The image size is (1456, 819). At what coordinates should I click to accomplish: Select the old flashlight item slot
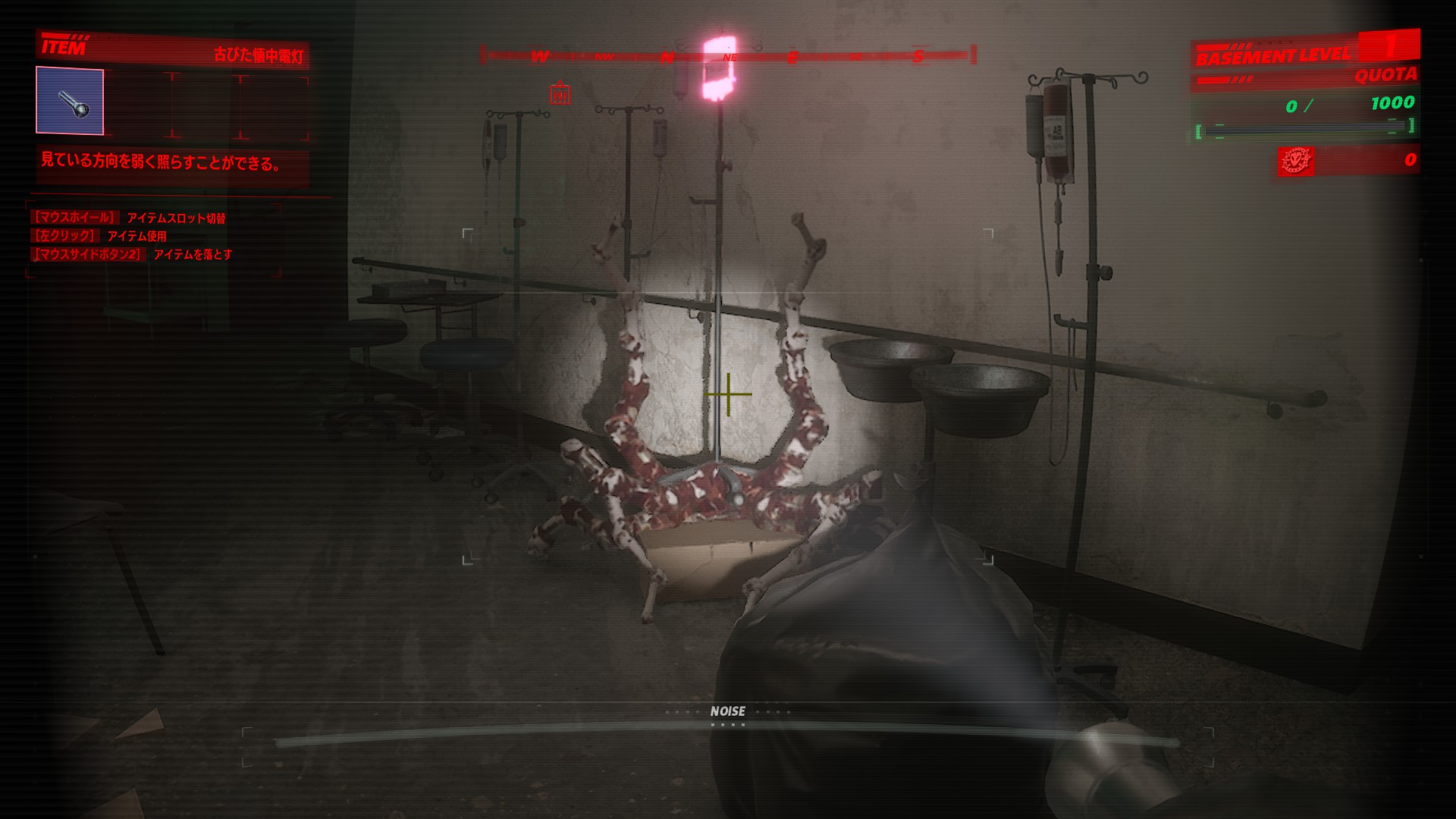pos(70,101)
